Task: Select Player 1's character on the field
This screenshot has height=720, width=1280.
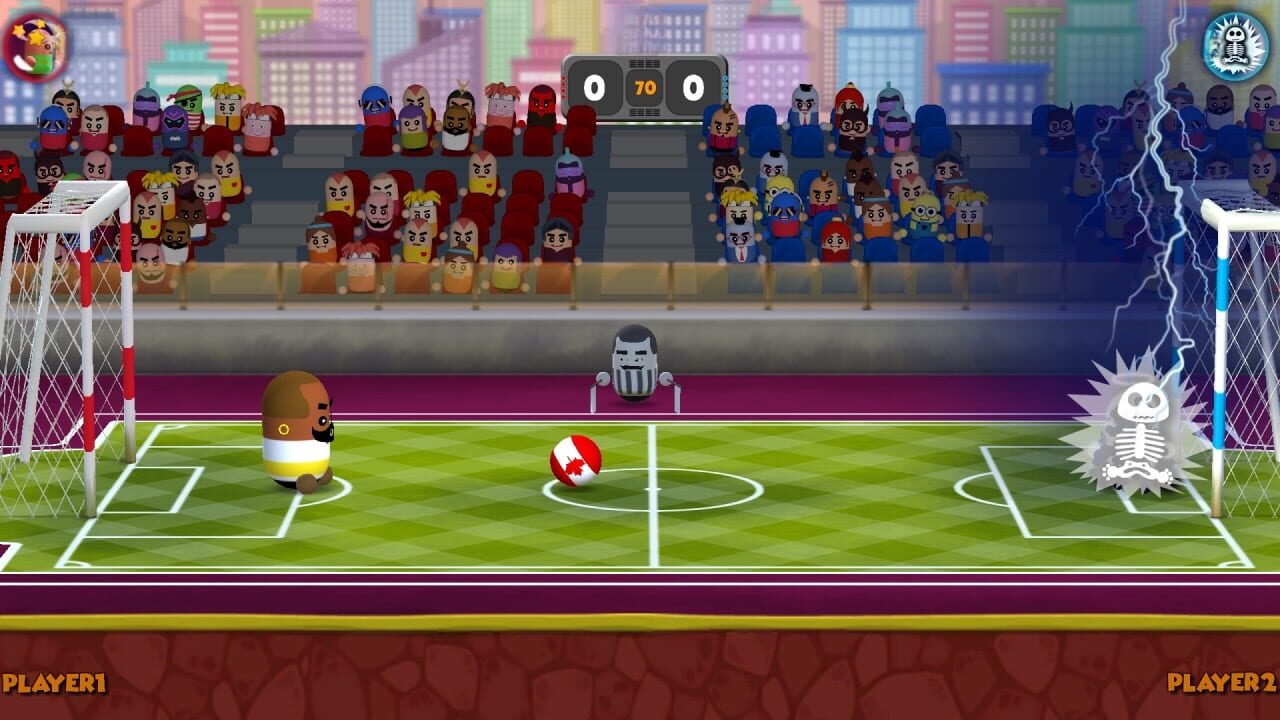Action: point(298,435)
